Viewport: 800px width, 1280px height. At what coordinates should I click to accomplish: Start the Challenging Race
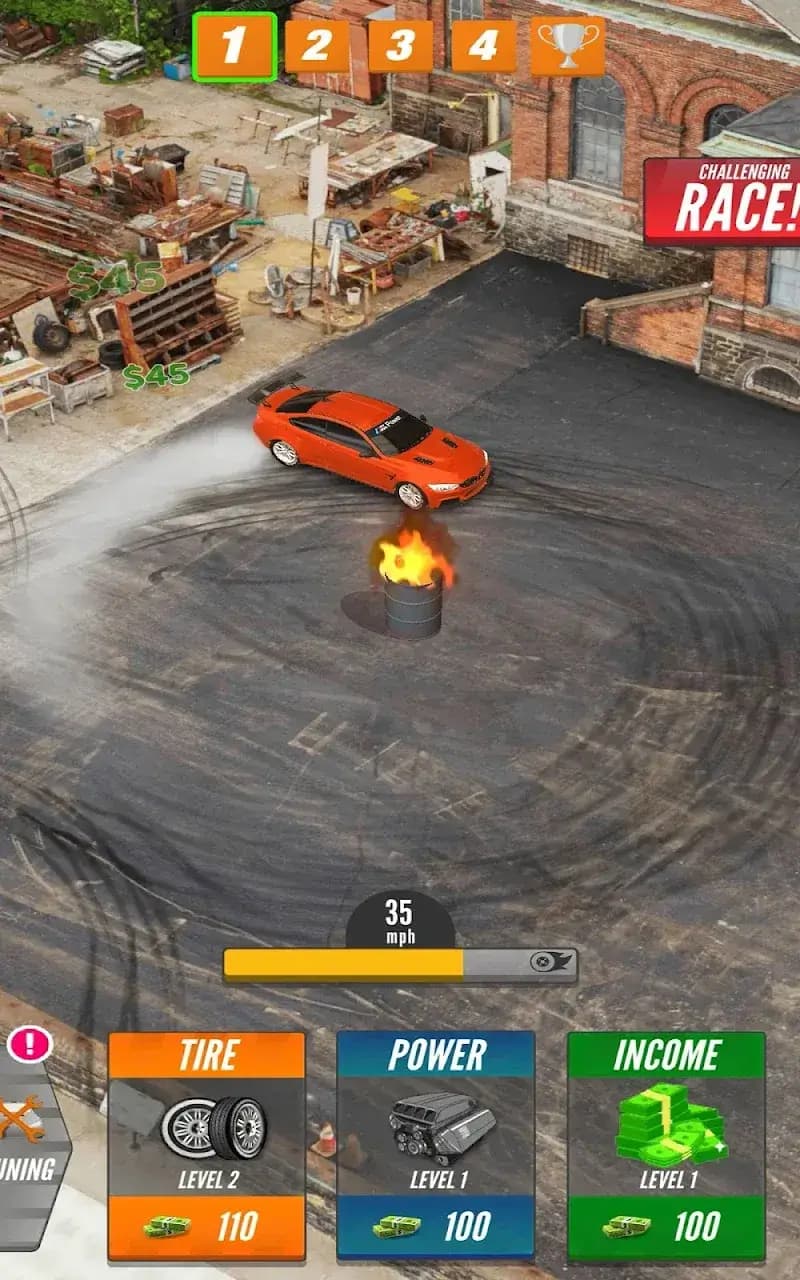coord(723,201)
